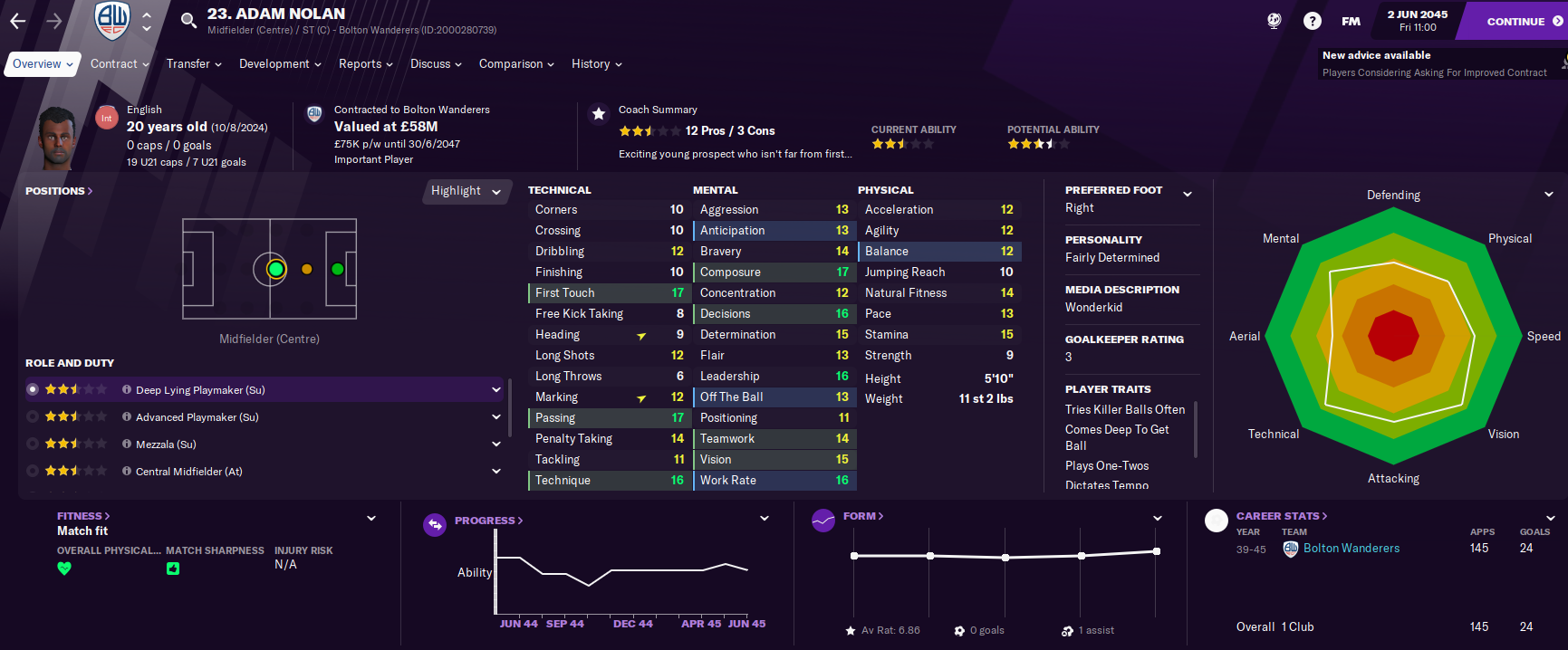
Task: Expand the Highlight attribute dropdown
Action: (466, 191)
